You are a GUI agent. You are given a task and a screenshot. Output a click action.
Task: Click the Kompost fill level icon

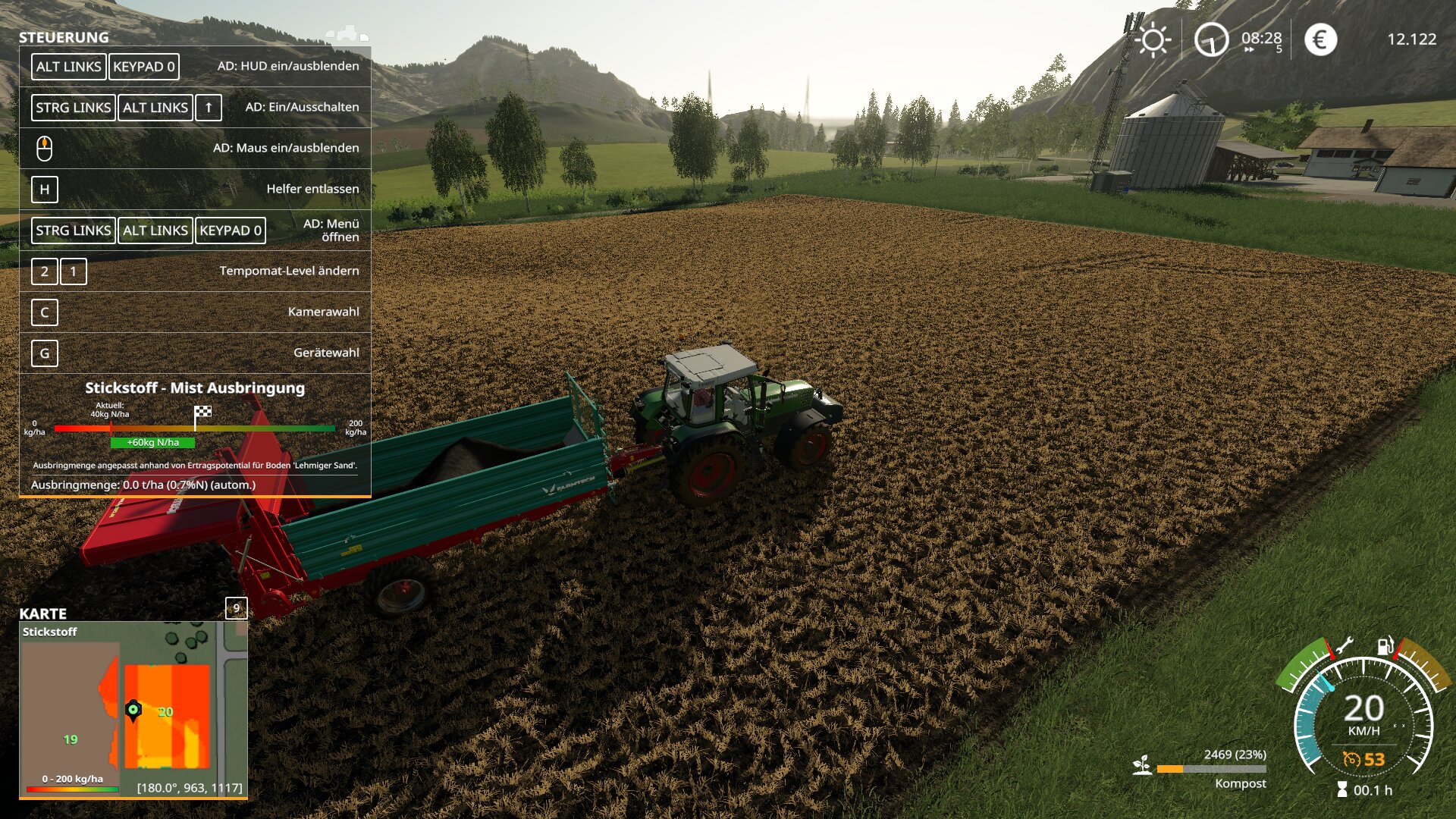click(x=1142, y=766)
